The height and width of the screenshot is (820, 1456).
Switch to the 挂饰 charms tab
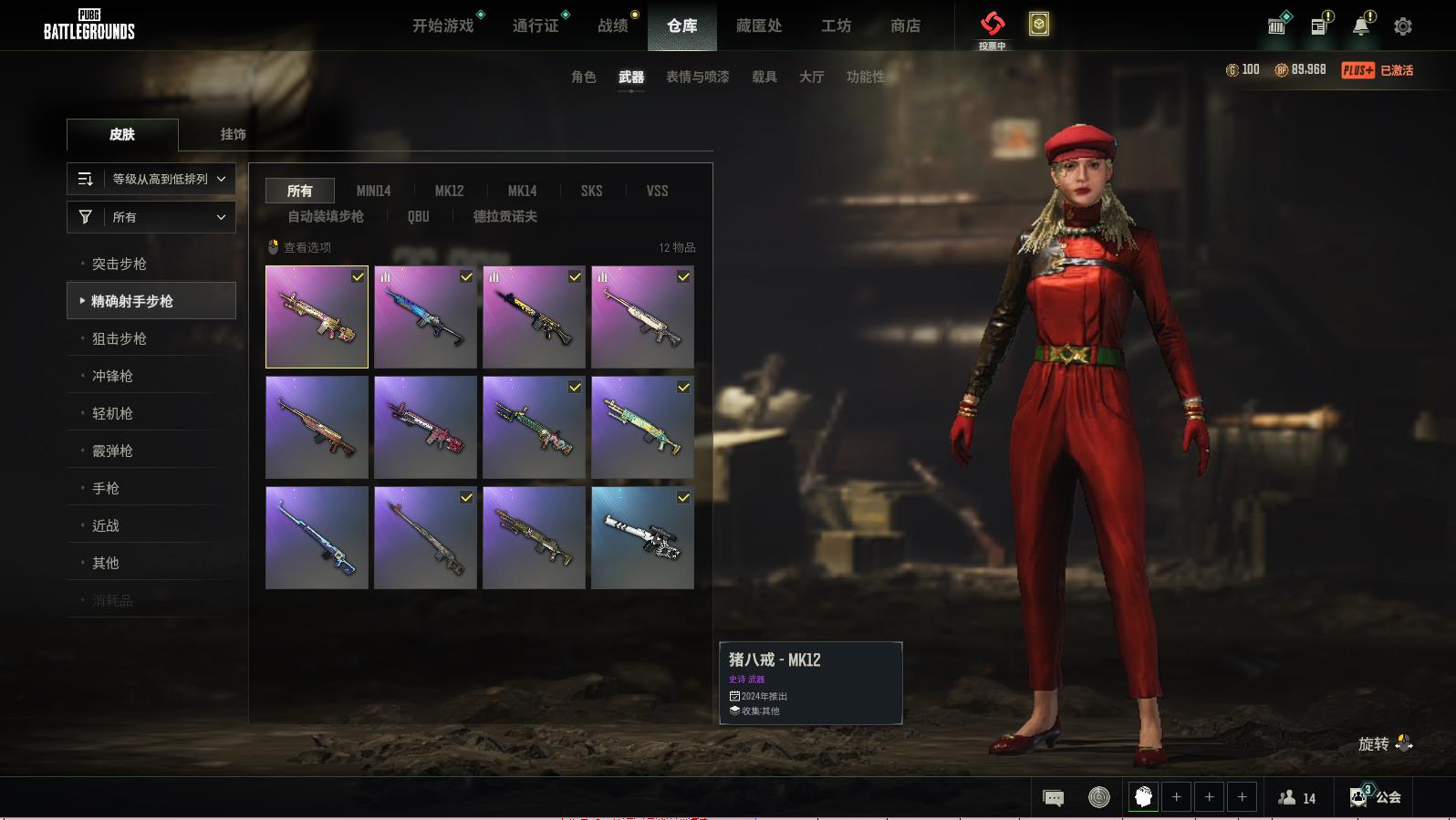pyautogui.click(x=233, y=134)
